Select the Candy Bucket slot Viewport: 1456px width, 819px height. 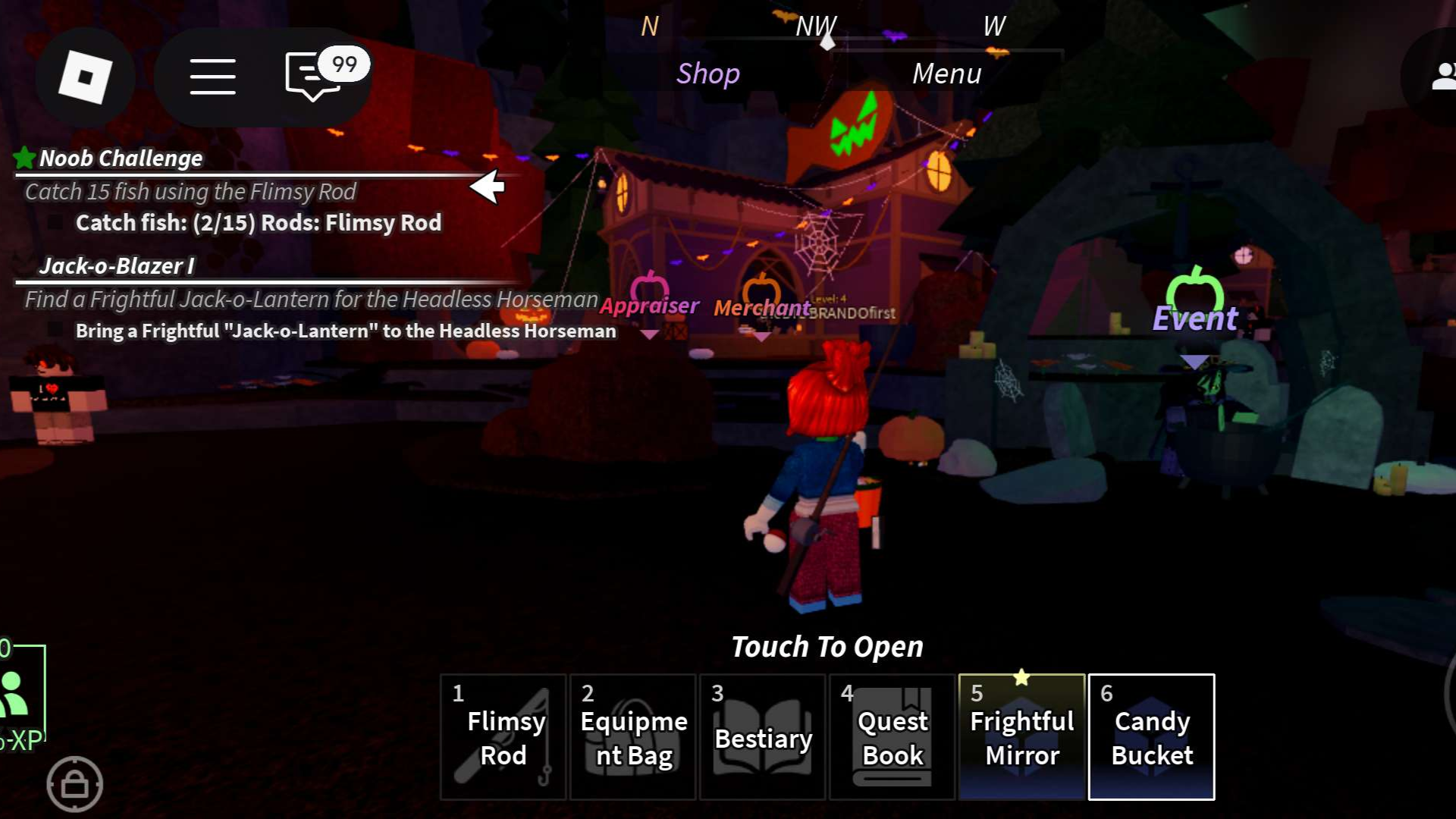pos(1151,737)
